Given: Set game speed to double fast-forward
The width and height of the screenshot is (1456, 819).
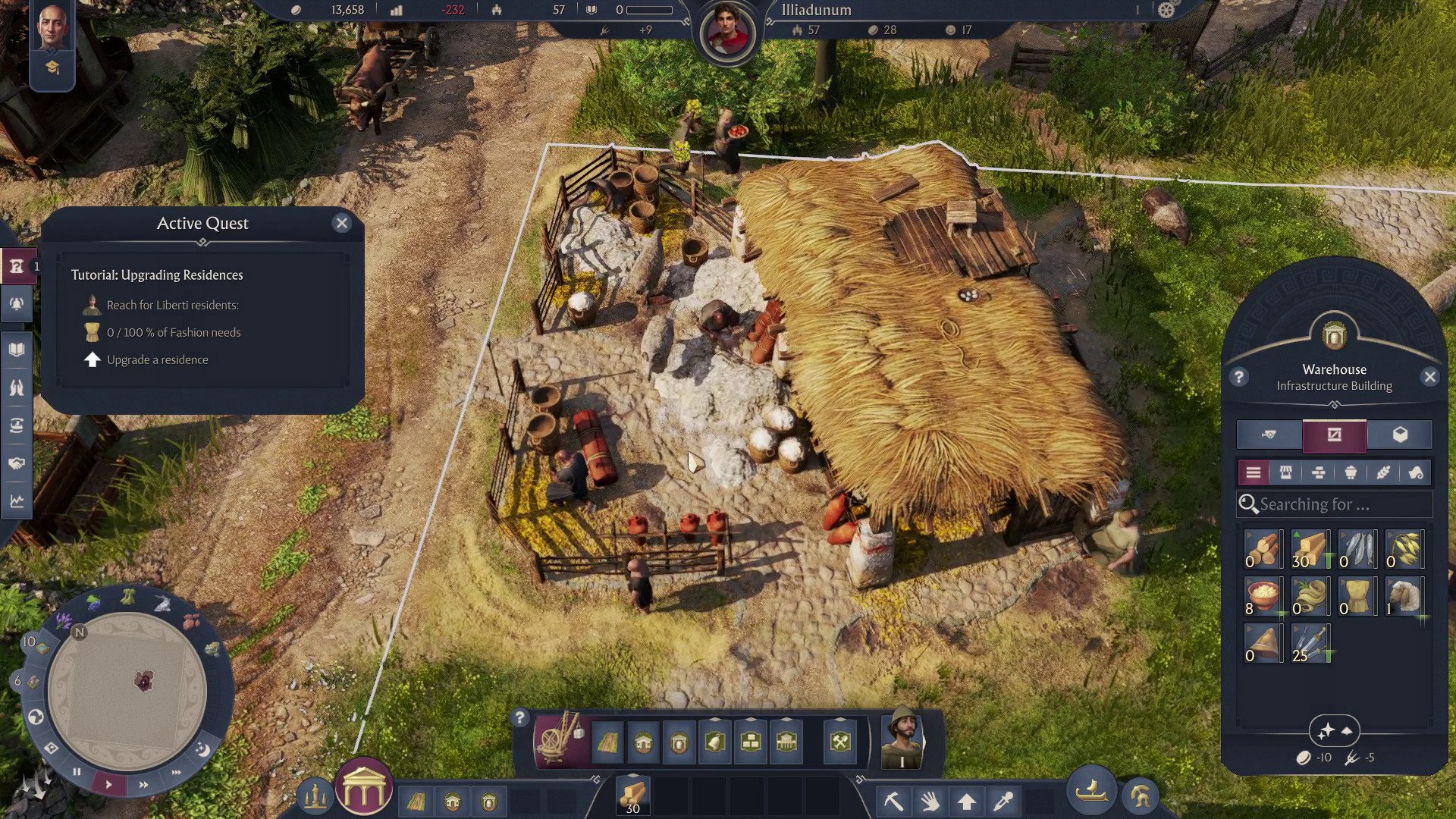Looking at the screenshot, I should [143, 784].
